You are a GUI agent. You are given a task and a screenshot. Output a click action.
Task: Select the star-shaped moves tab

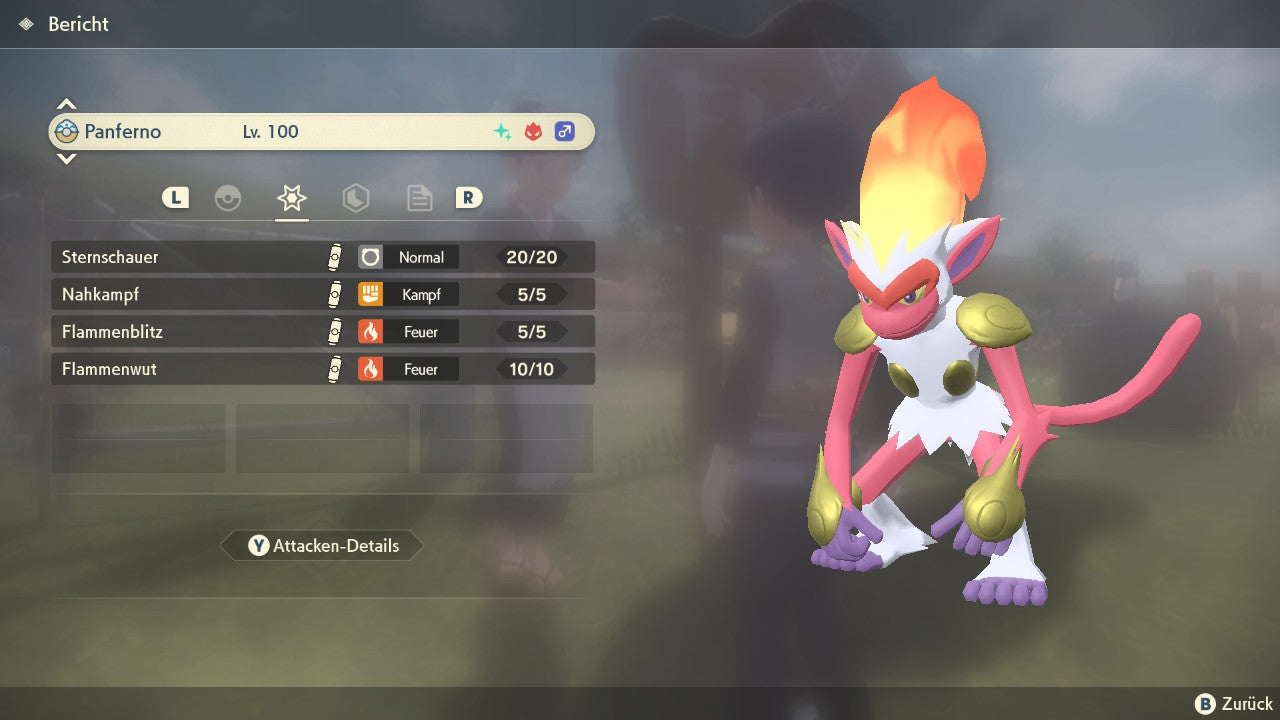[291, 198]
